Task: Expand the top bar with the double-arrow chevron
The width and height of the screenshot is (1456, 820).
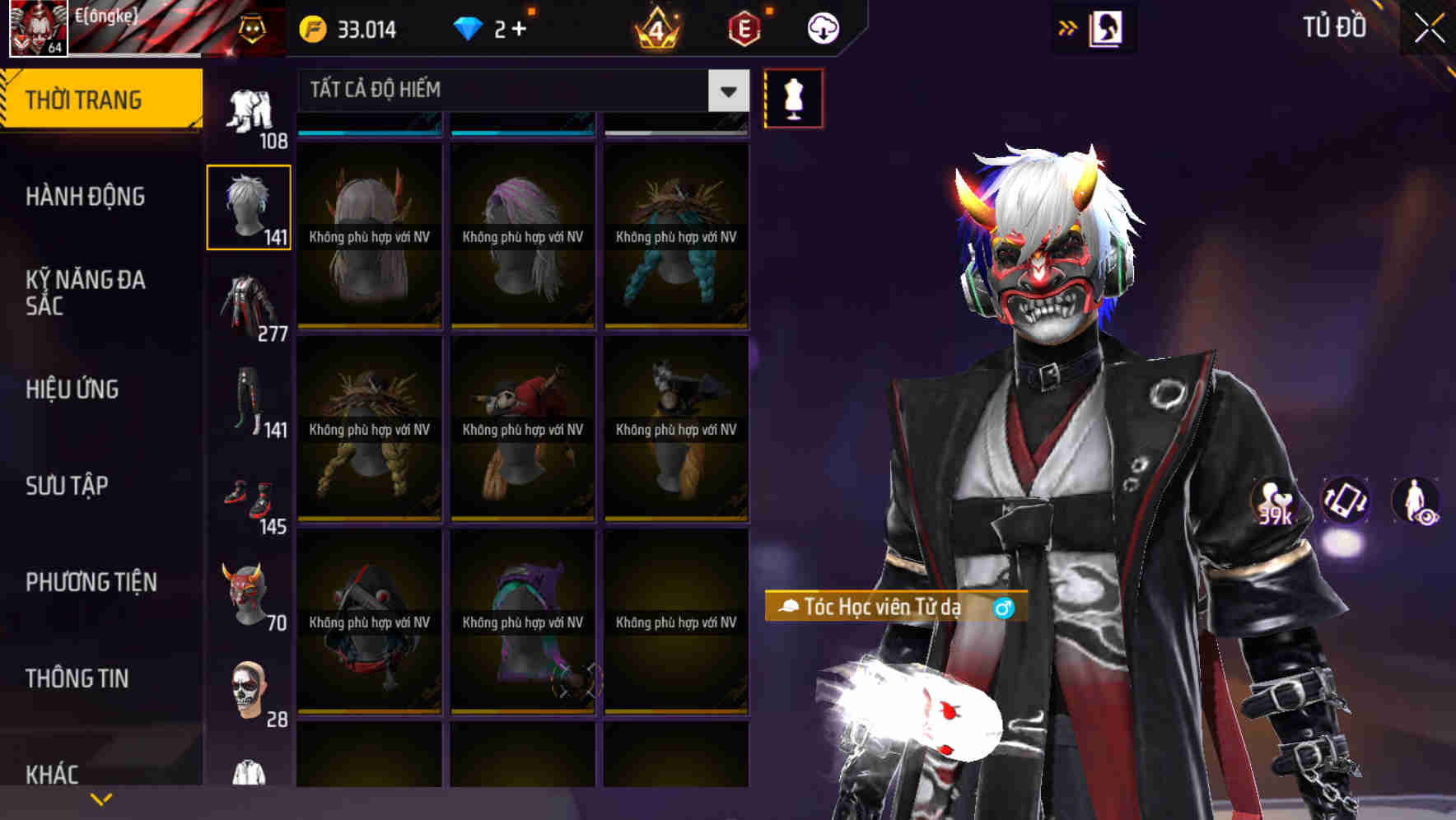Action: (x=1068, y=27)
